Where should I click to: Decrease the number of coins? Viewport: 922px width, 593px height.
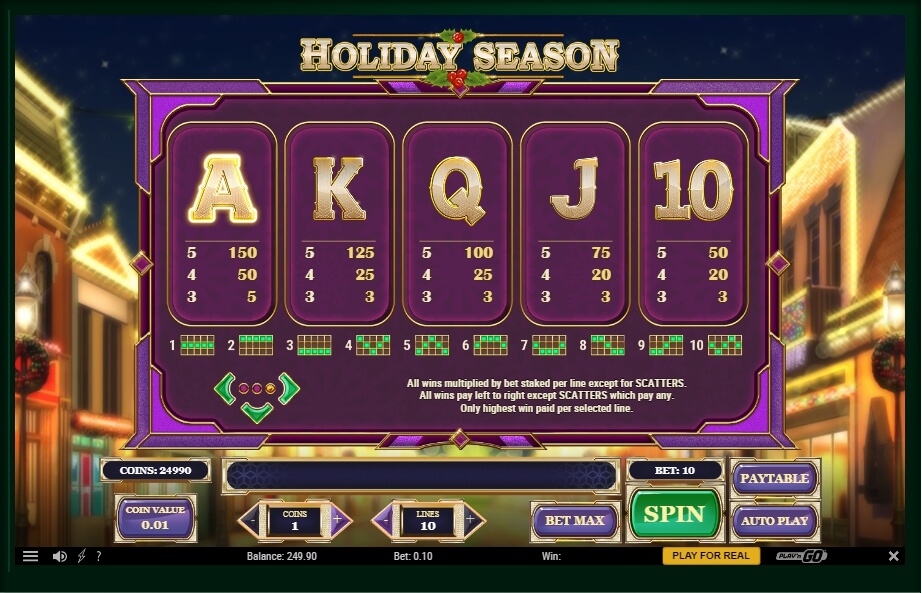pyautogui.click(x=249, y=520)
